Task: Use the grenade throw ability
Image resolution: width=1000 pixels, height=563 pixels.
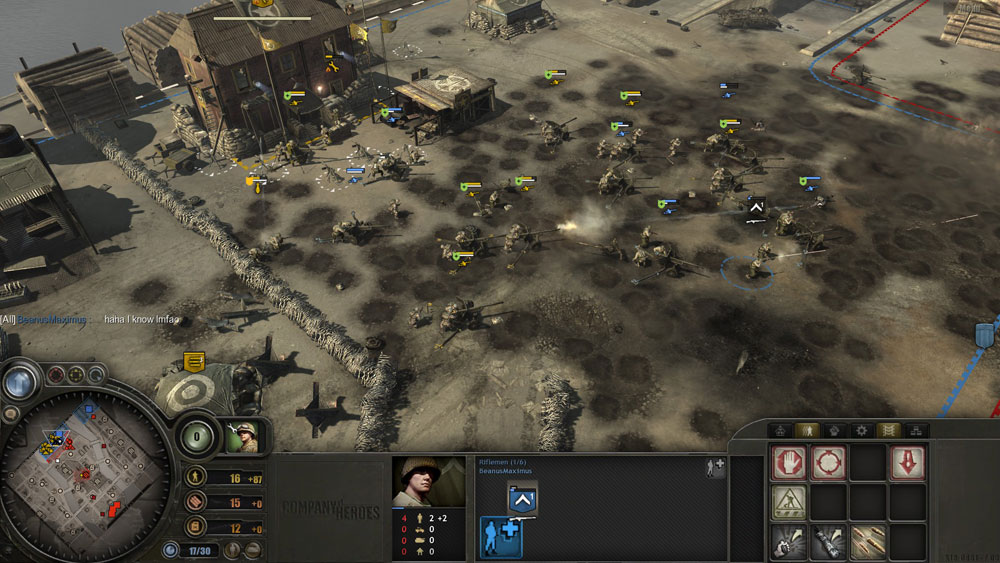Action: tap(789, 542)
